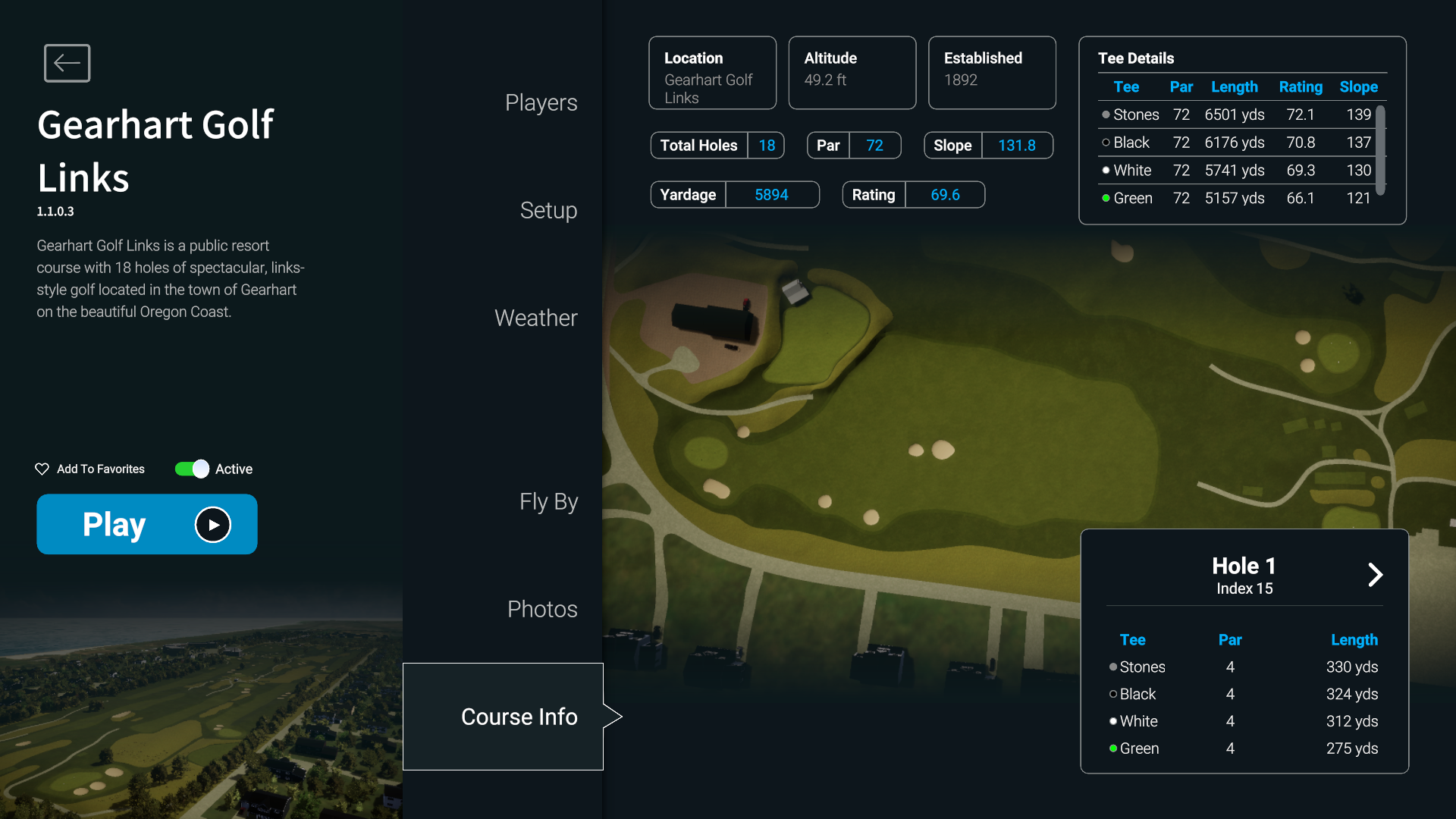Select the Stones tee dot in Tee Details

(1106, 115)
